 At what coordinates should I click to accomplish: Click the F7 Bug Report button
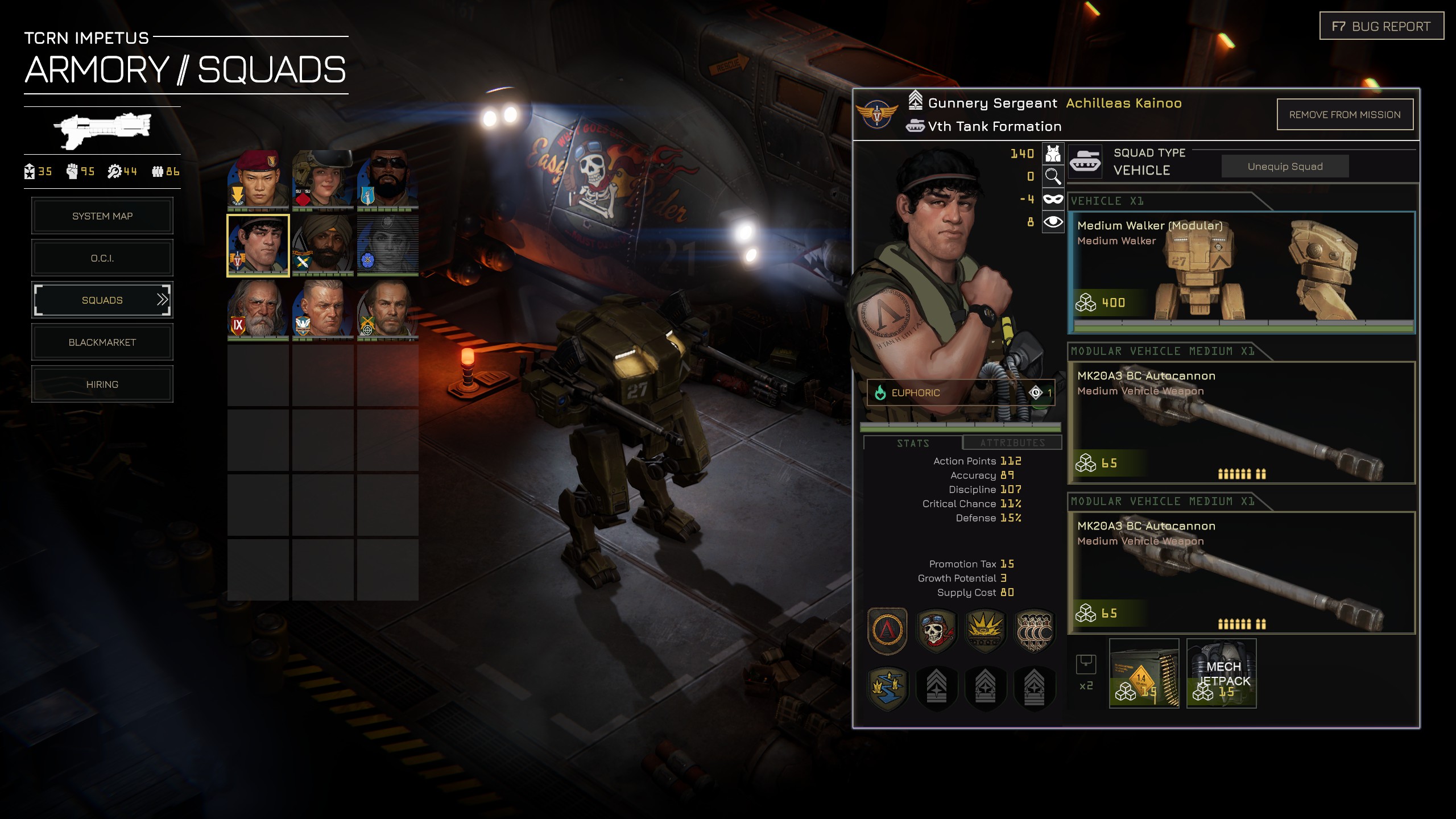[x=1381, y=26]
